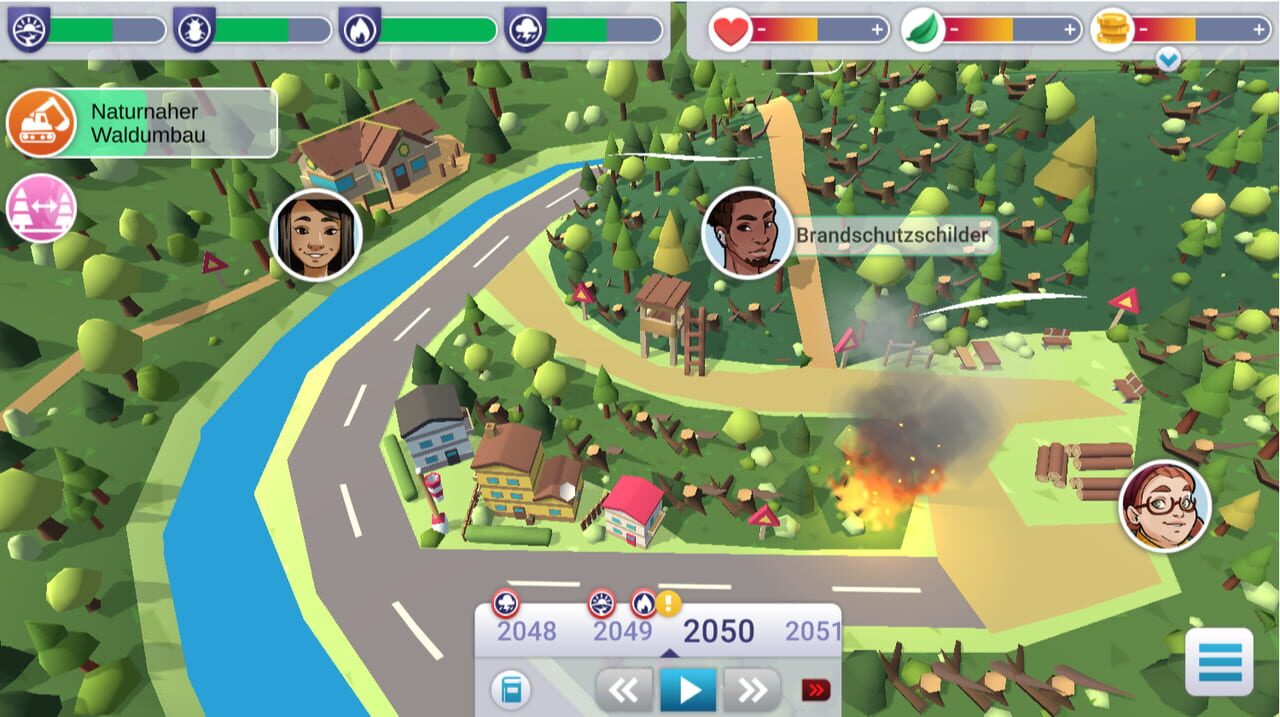Select the storm event marker at 2048
Image resolution: width=1280 pixels, height=717 pixels.
pos(506,604)
